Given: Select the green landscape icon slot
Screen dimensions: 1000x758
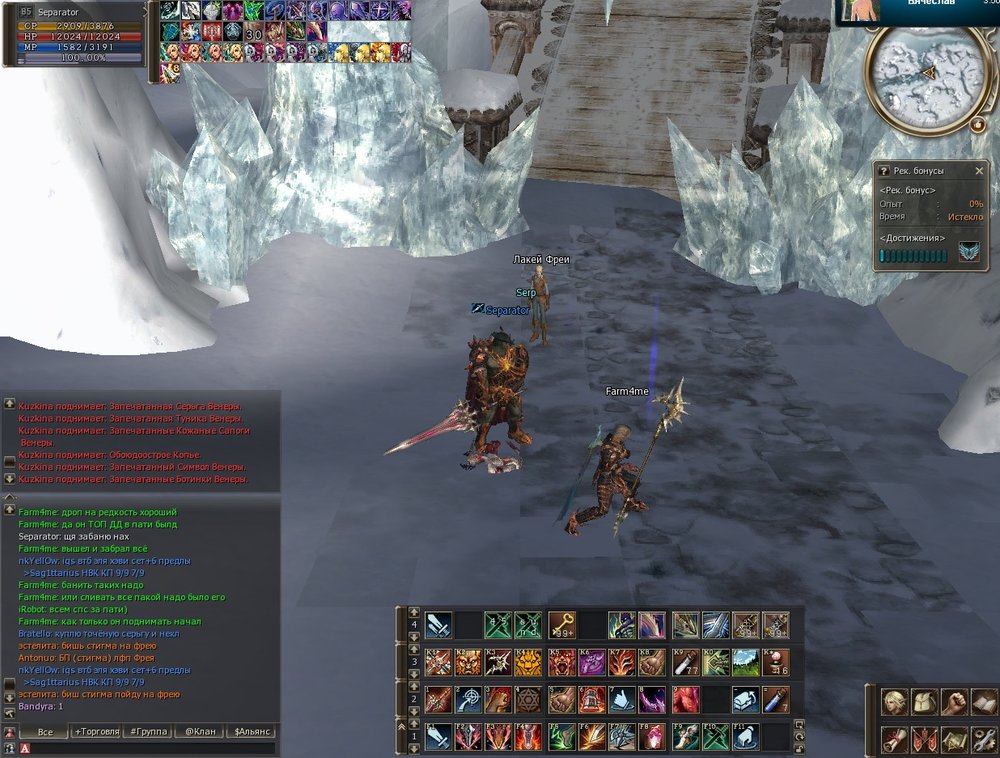Looking at the screenshot, I should tap(746, 662).
